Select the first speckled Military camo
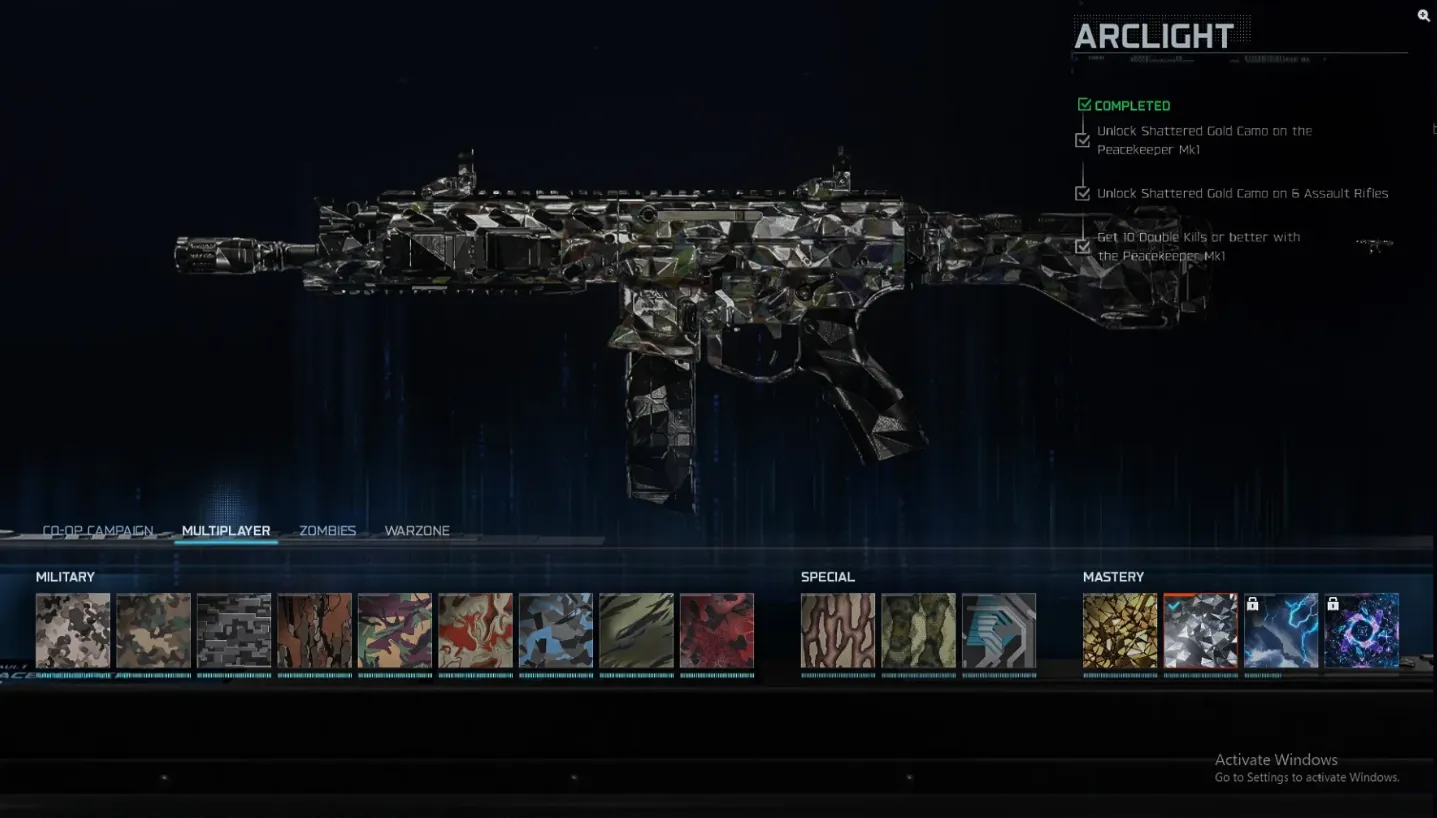 [x=72, y=630]
